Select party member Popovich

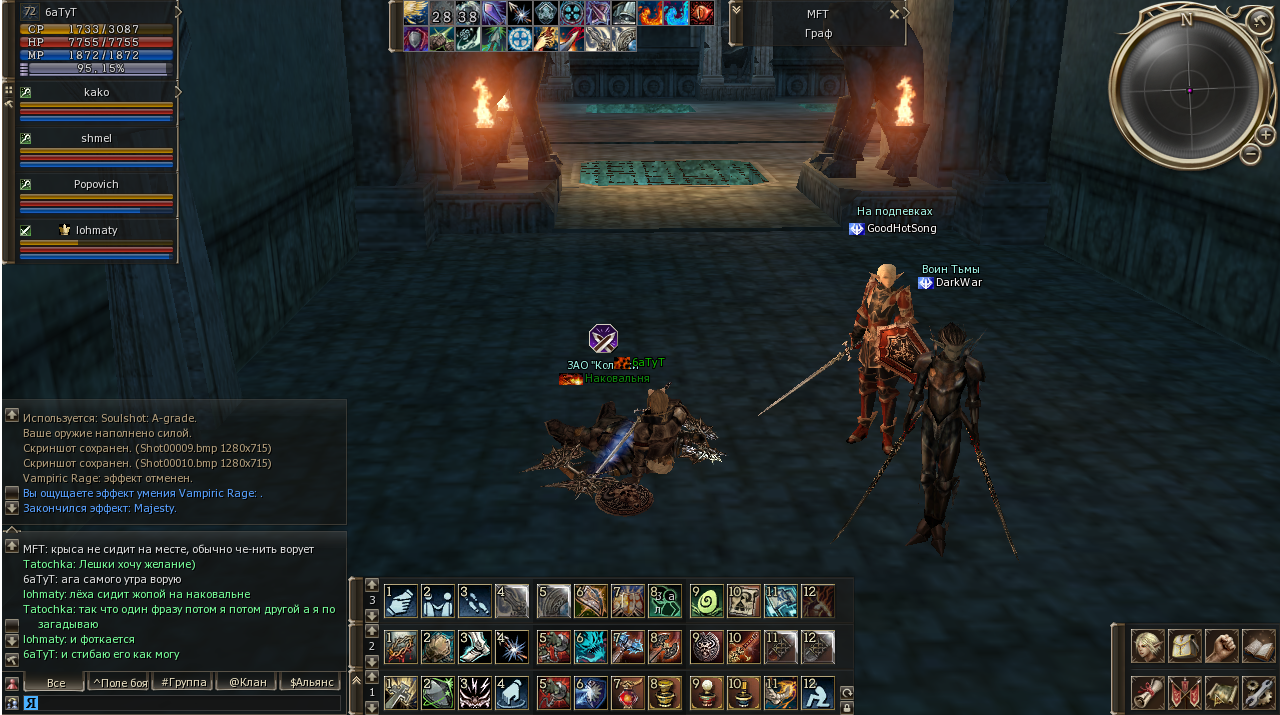(96, 185)
